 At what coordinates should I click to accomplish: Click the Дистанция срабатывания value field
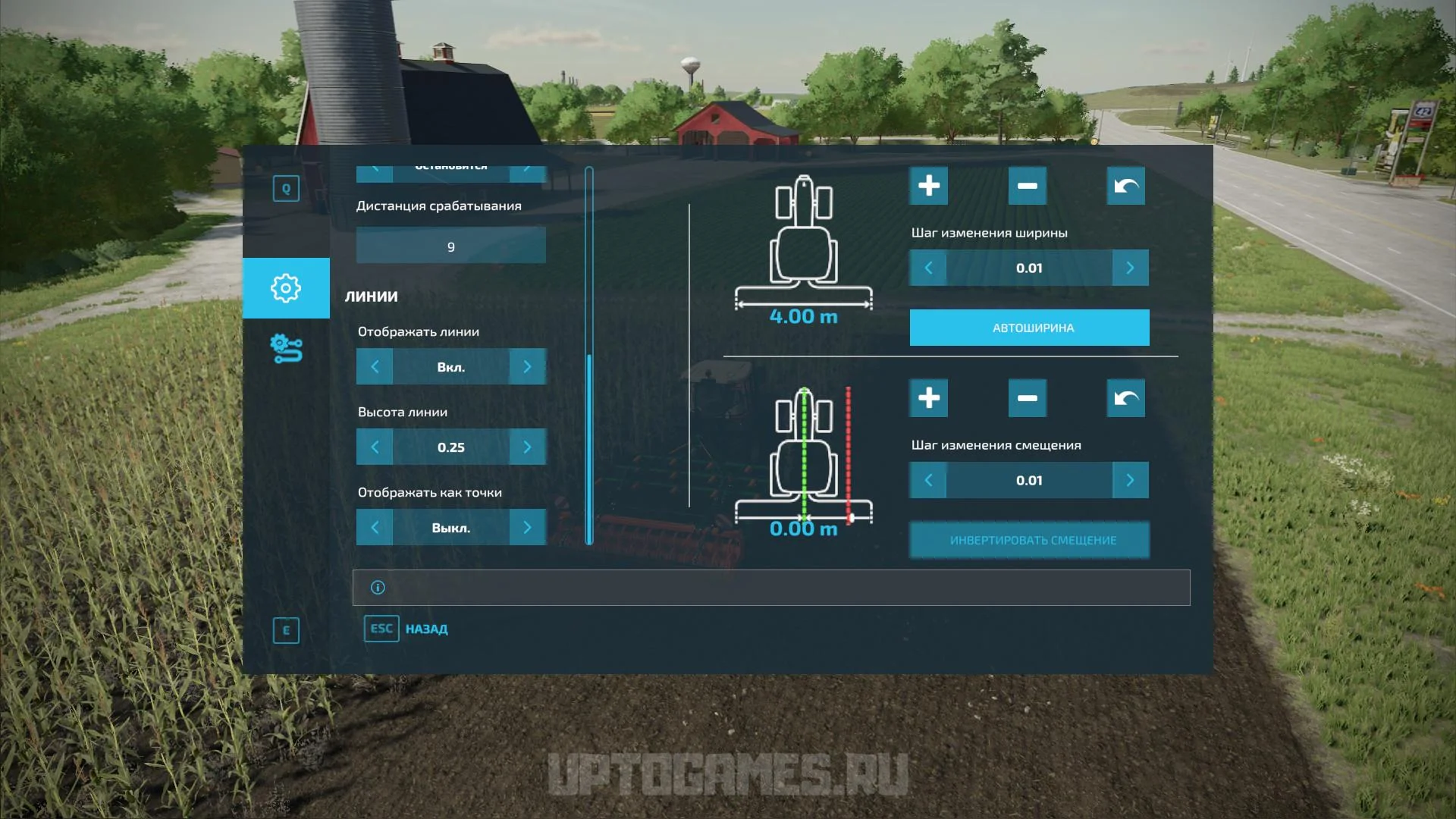(x=450, y=246)
